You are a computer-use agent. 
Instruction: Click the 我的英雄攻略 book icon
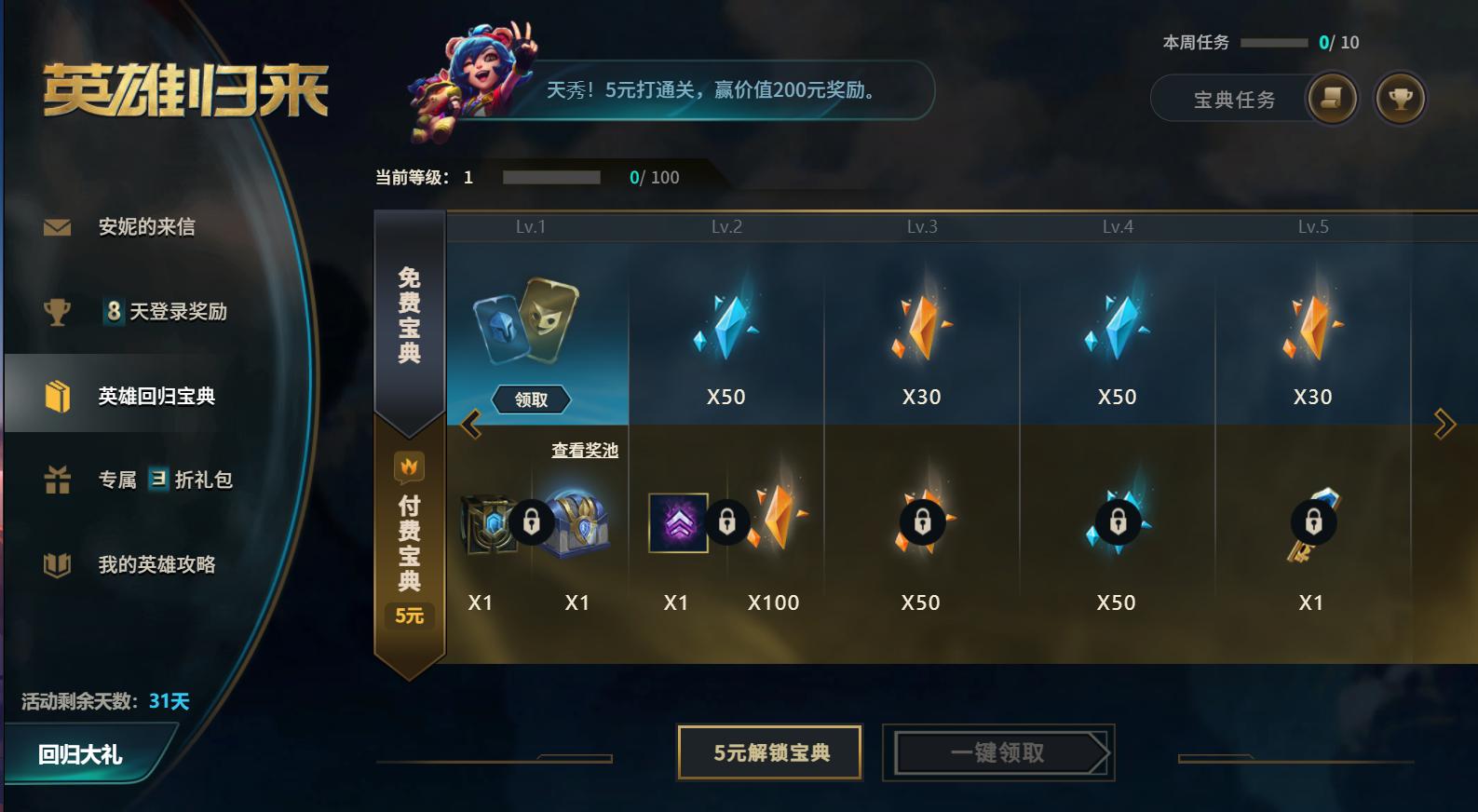(56, 563)
